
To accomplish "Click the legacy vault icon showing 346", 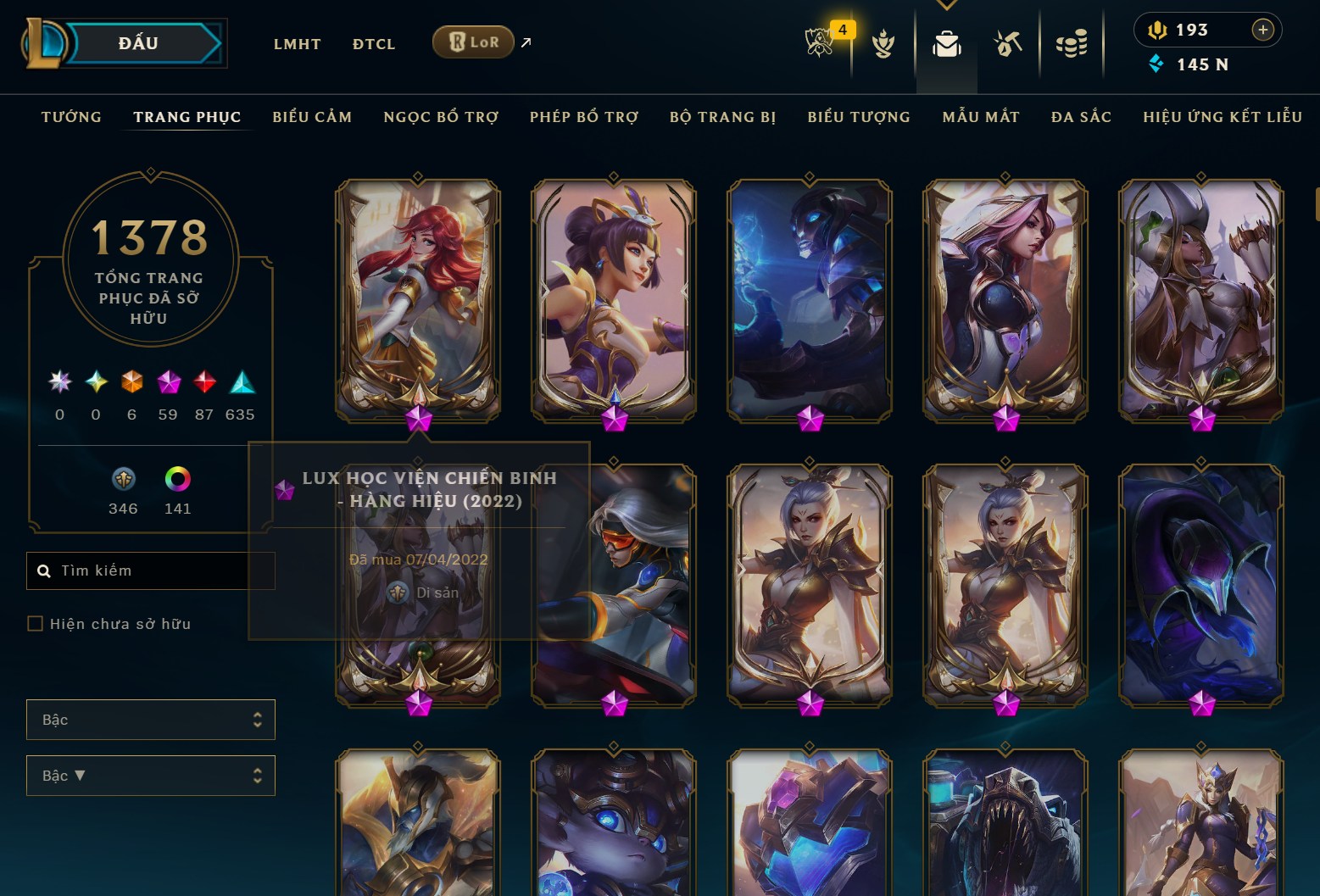I will 123,480.
